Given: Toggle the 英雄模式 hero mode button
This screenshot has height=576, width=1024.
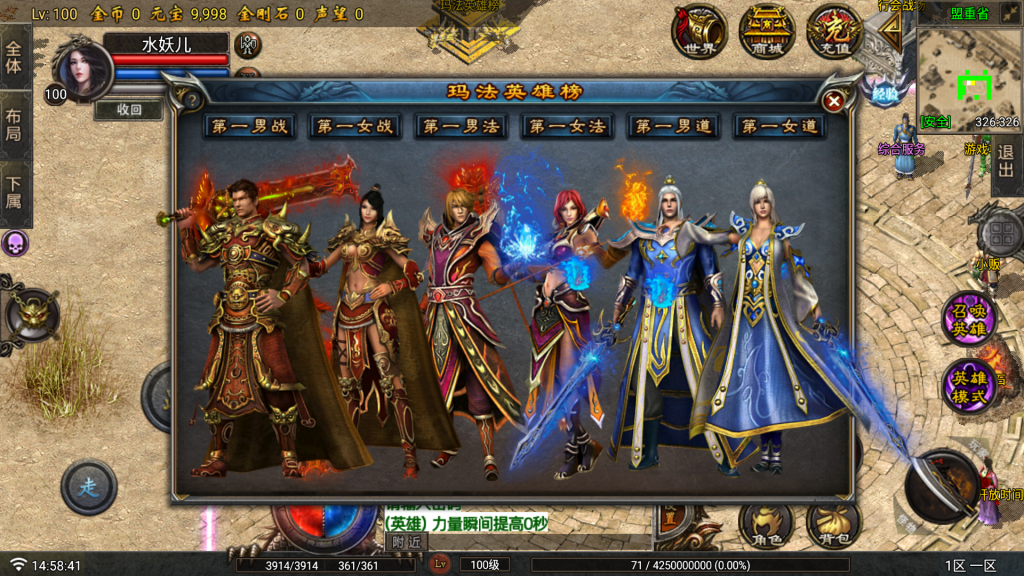Looking at the screenshot, I should coord(969,386).
